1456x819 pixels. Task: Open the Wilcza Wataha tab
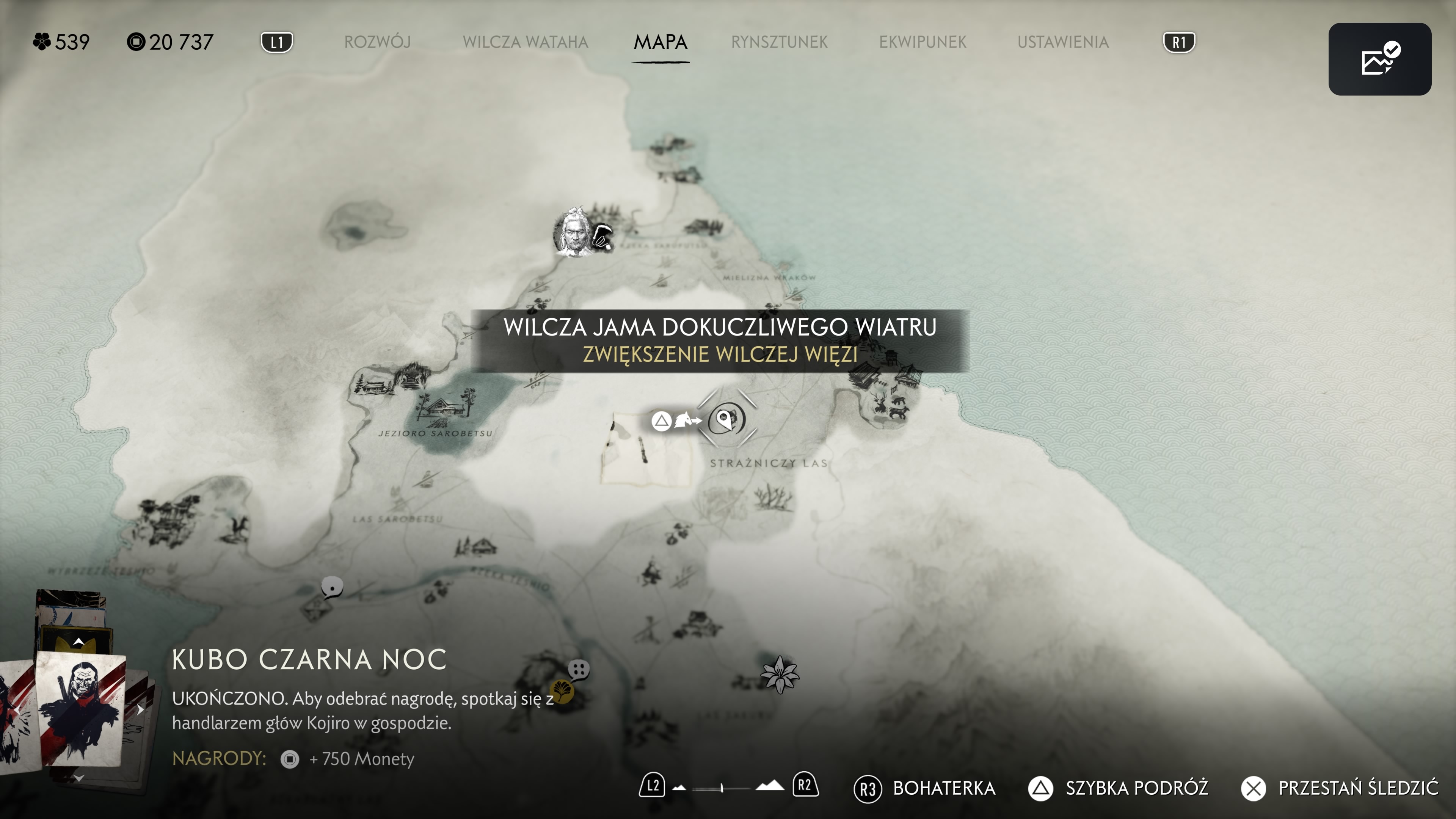pos(525,42)
